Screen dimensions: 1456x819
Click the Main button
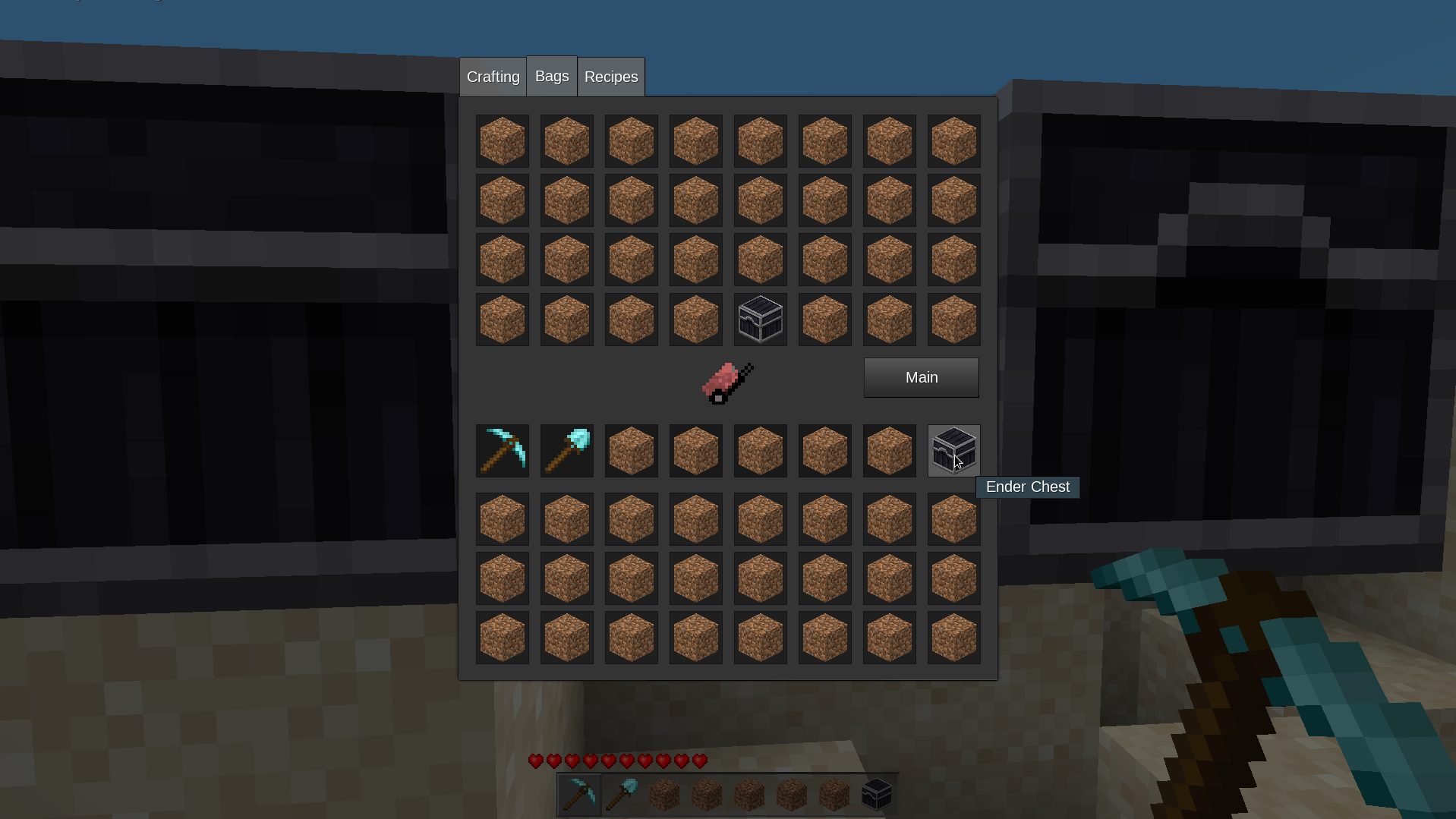(x=921, y=378)
